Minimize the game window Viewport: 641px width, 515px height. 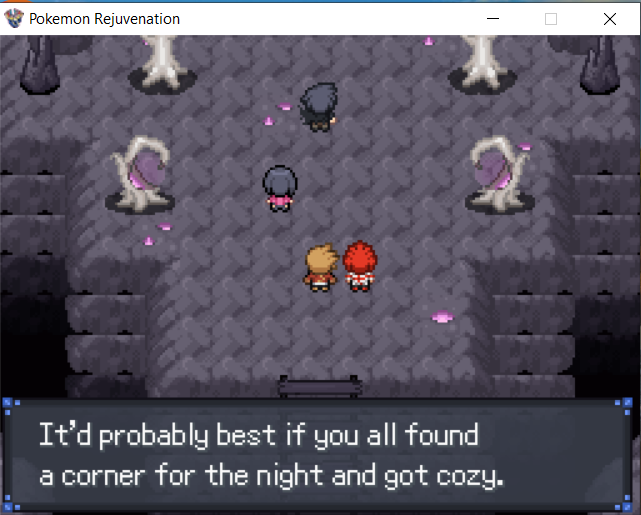click(x=491, y=18)
